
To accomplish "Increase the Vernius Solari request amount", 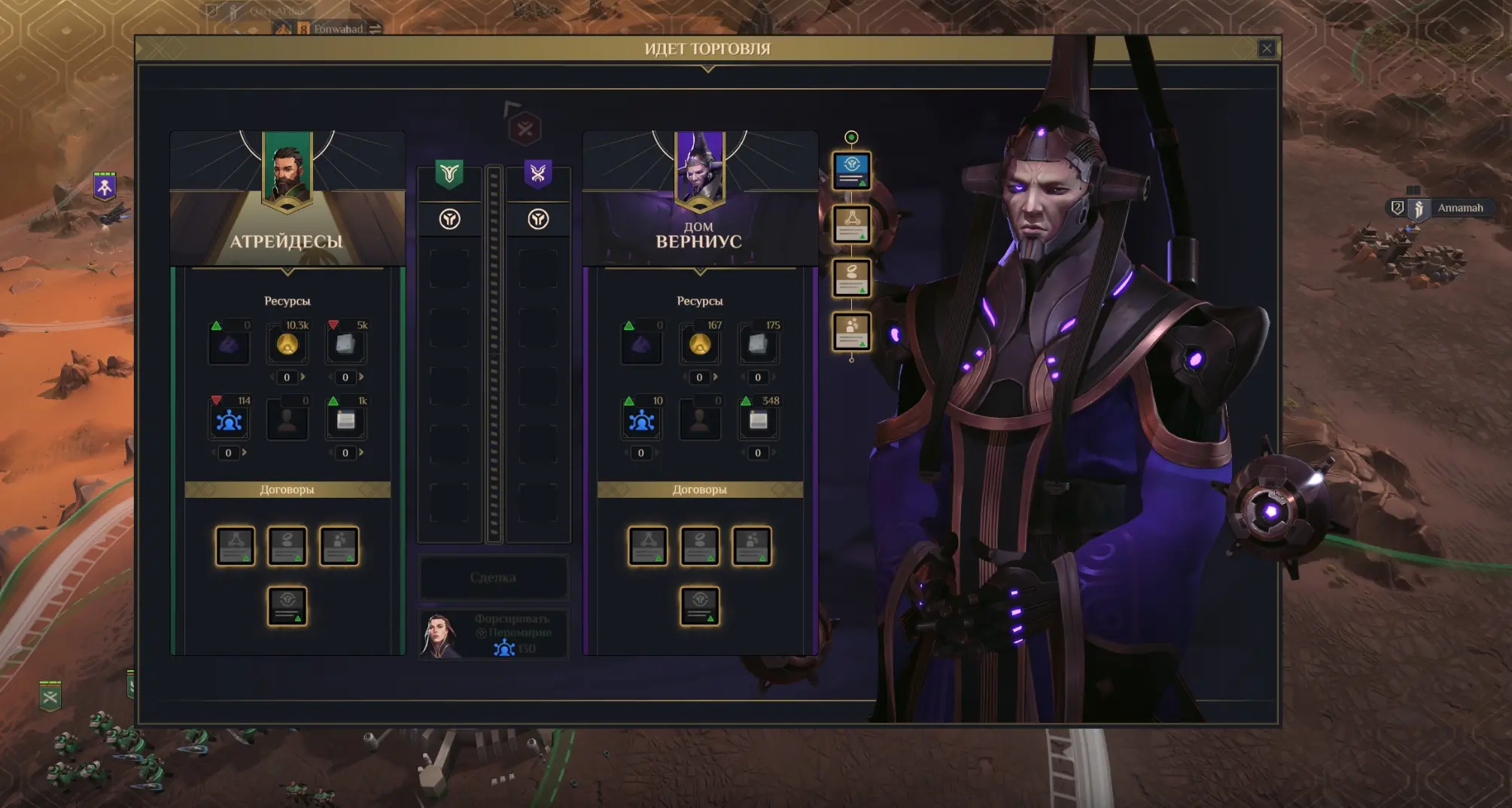I will (x=716, y=377).
